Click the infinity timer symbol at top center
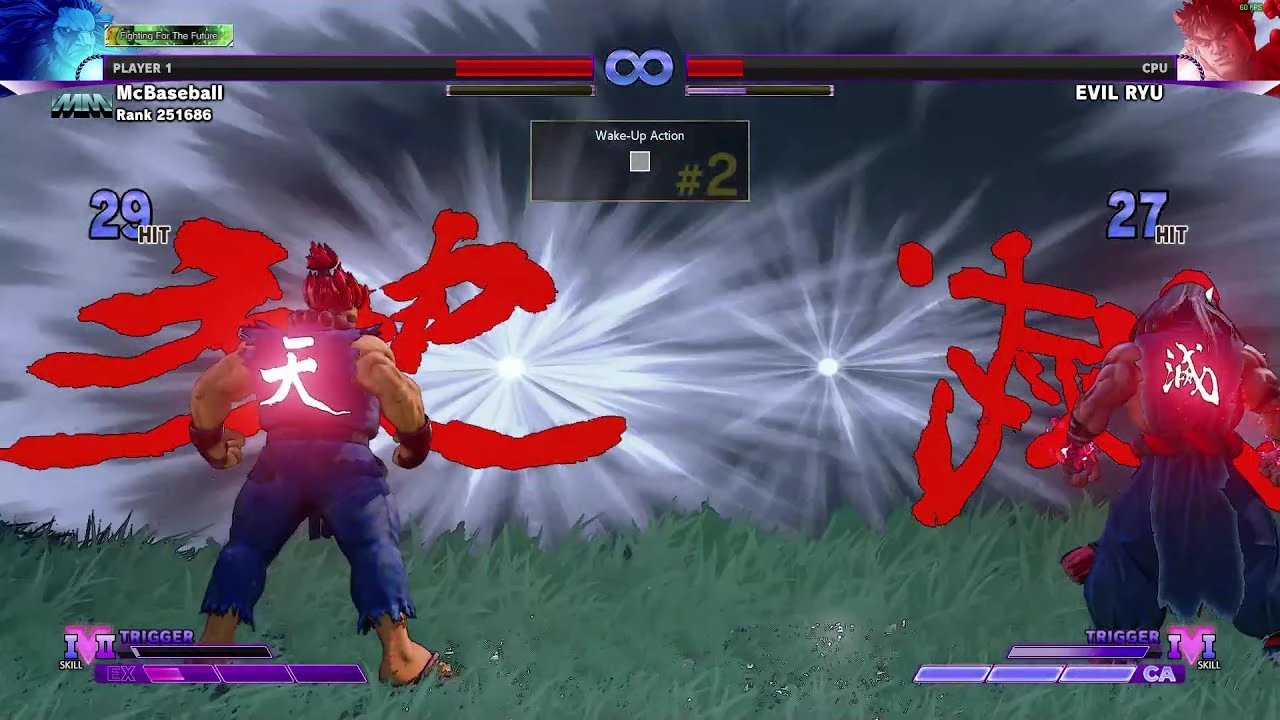 (x=640, y=66)
